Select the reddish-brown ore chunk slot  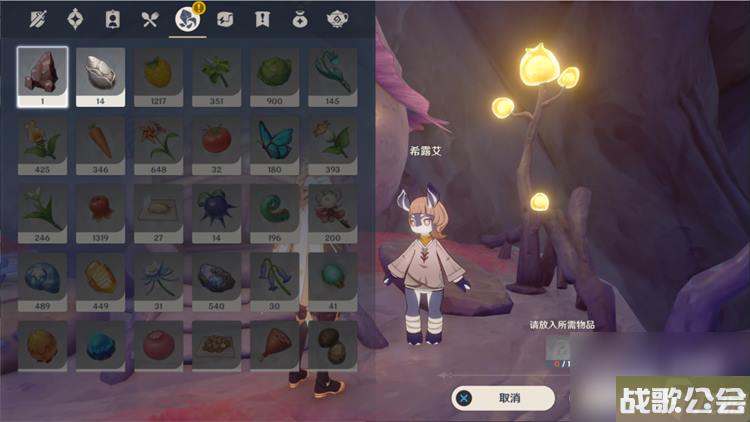(43, 73)
